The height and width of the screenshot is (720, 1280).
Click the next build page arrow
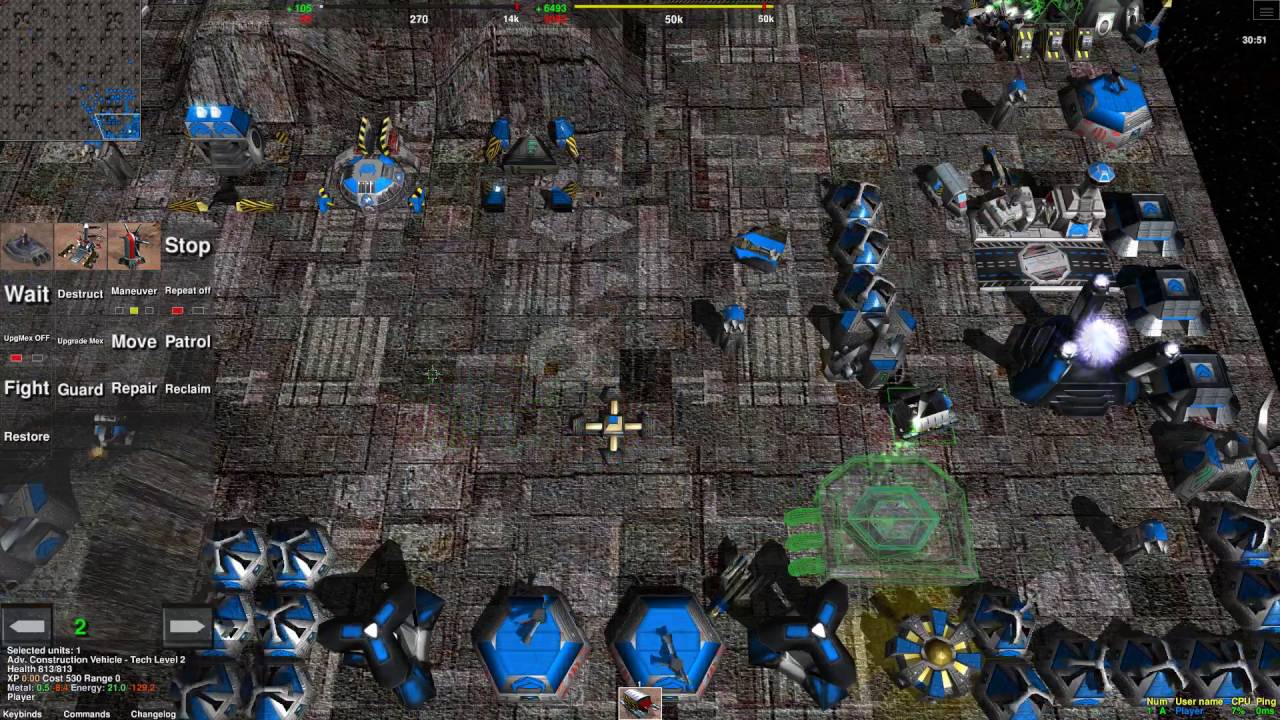(186, 625)
